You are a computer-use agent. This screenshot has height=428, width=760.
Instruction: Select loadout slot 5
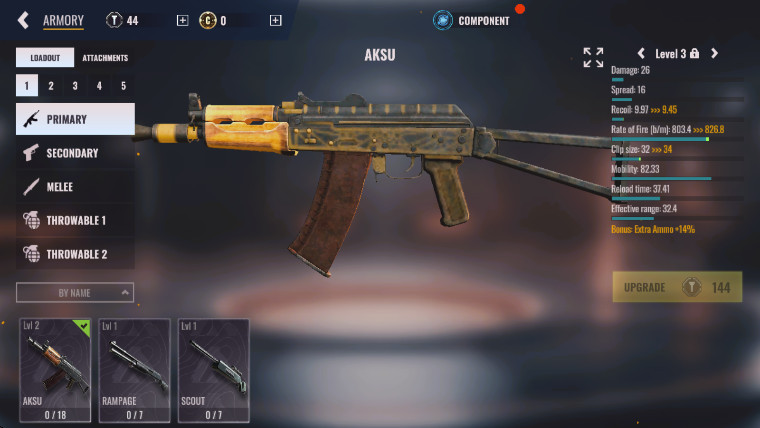123,86
